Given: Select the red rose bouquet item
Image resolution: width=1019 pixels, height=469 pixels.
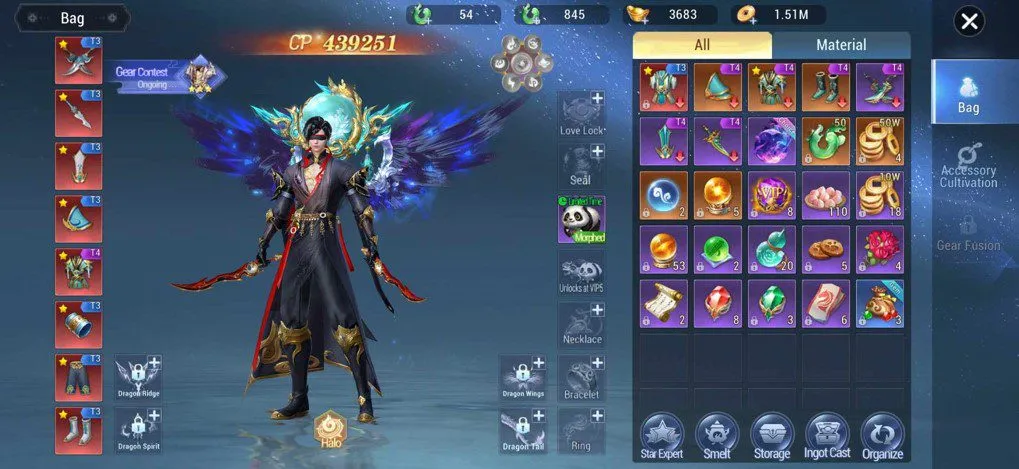Looking at the screenshot, I should (880, 249).
